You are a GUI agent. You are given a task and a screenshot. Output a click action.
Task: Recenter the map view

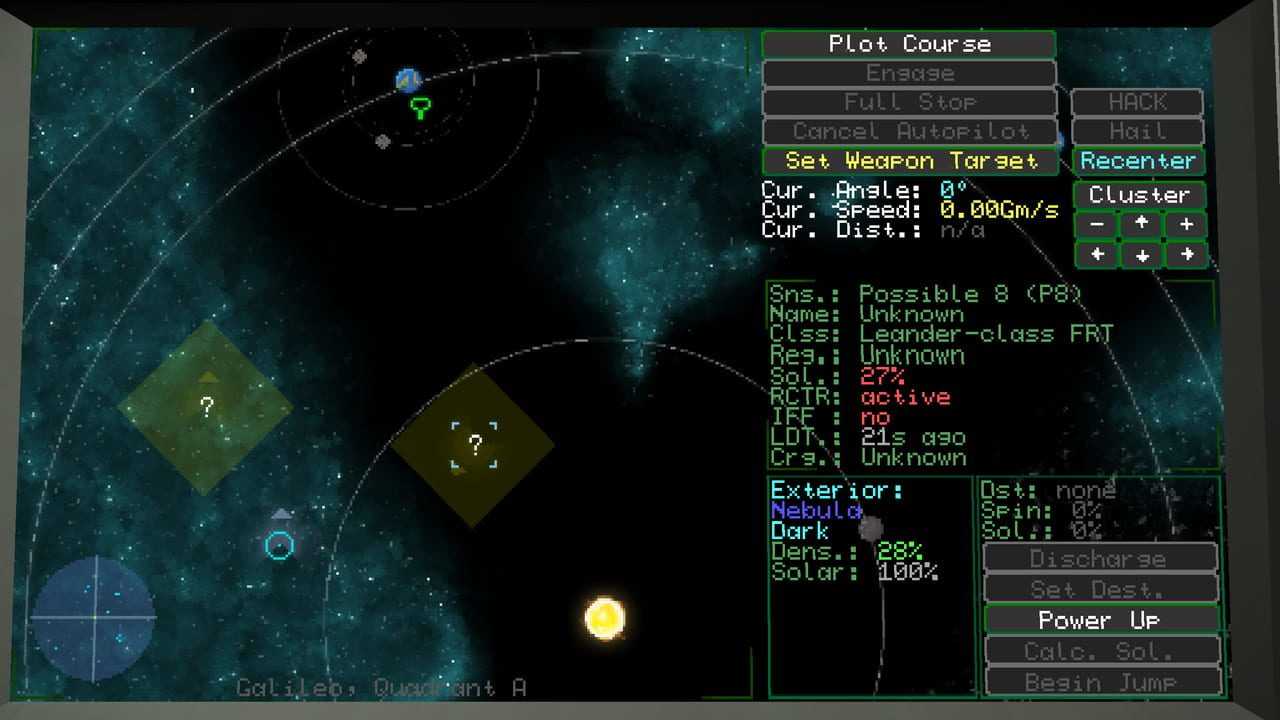1138,161
